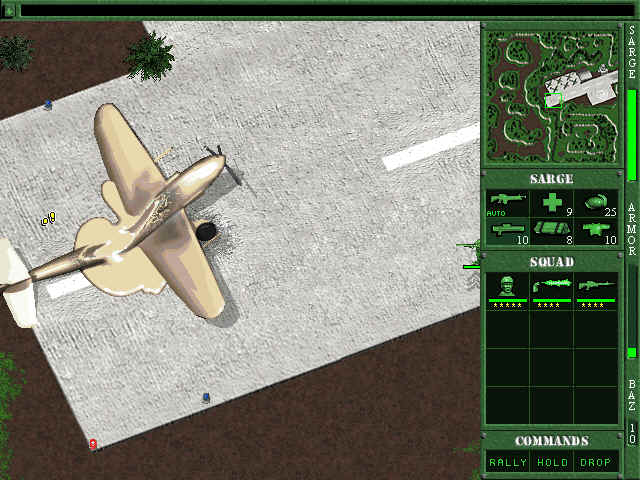Select the squad soldier with helmet portrait
The image size is (640, 480).
point(507,291)
